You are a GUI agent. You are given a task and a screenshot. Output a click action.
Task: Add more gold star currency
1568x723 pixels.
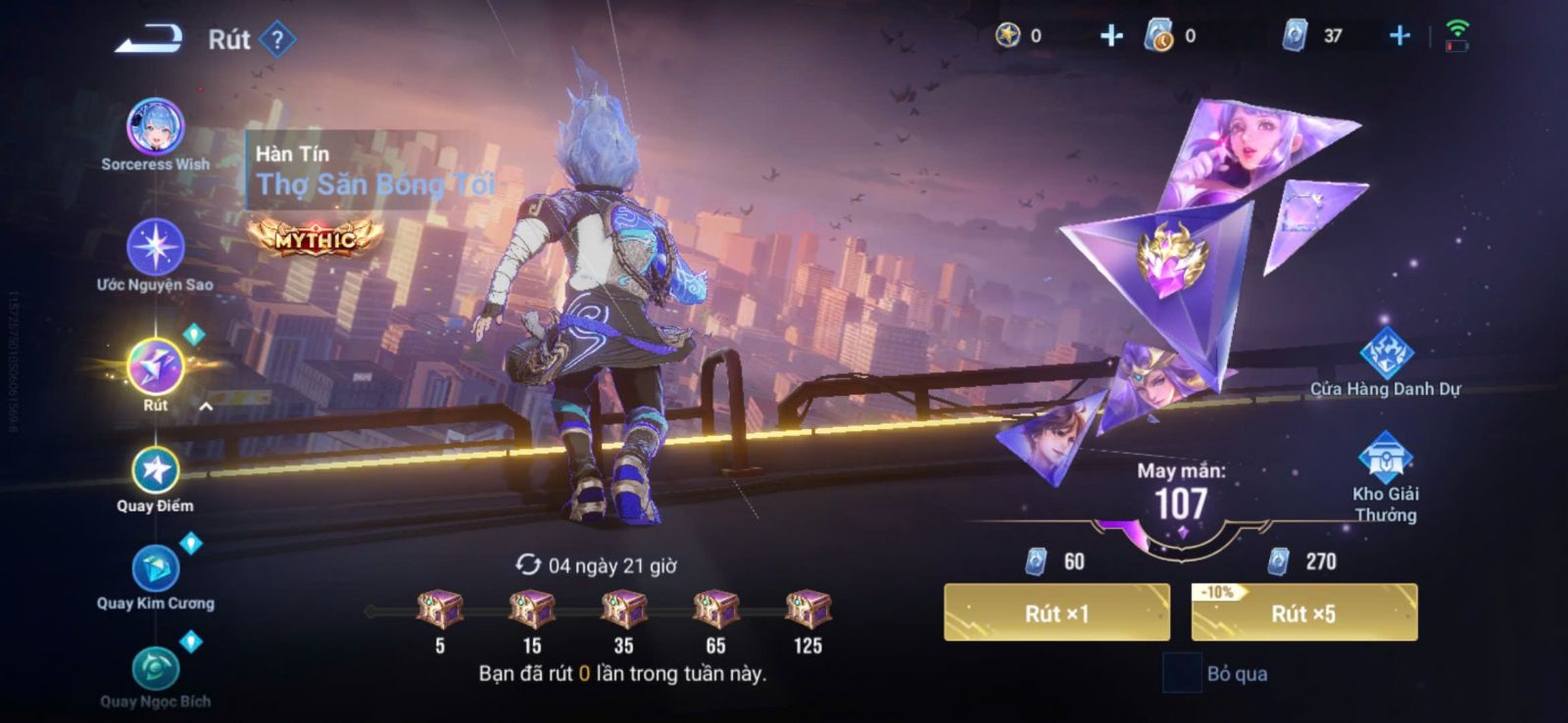pos(1110,36)
